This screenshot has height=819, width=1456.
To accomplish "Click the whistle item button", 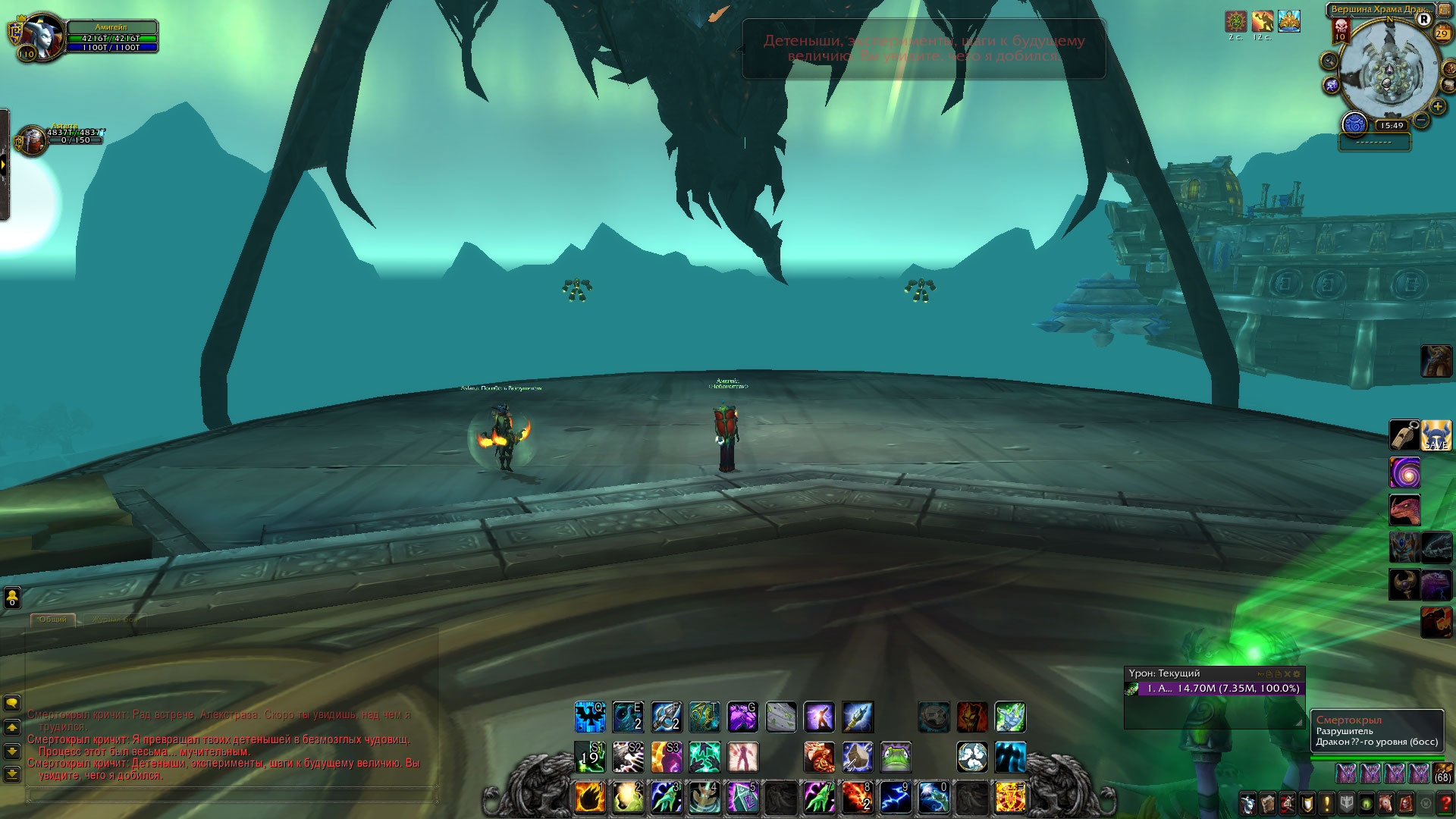I will click(1404, 435).
